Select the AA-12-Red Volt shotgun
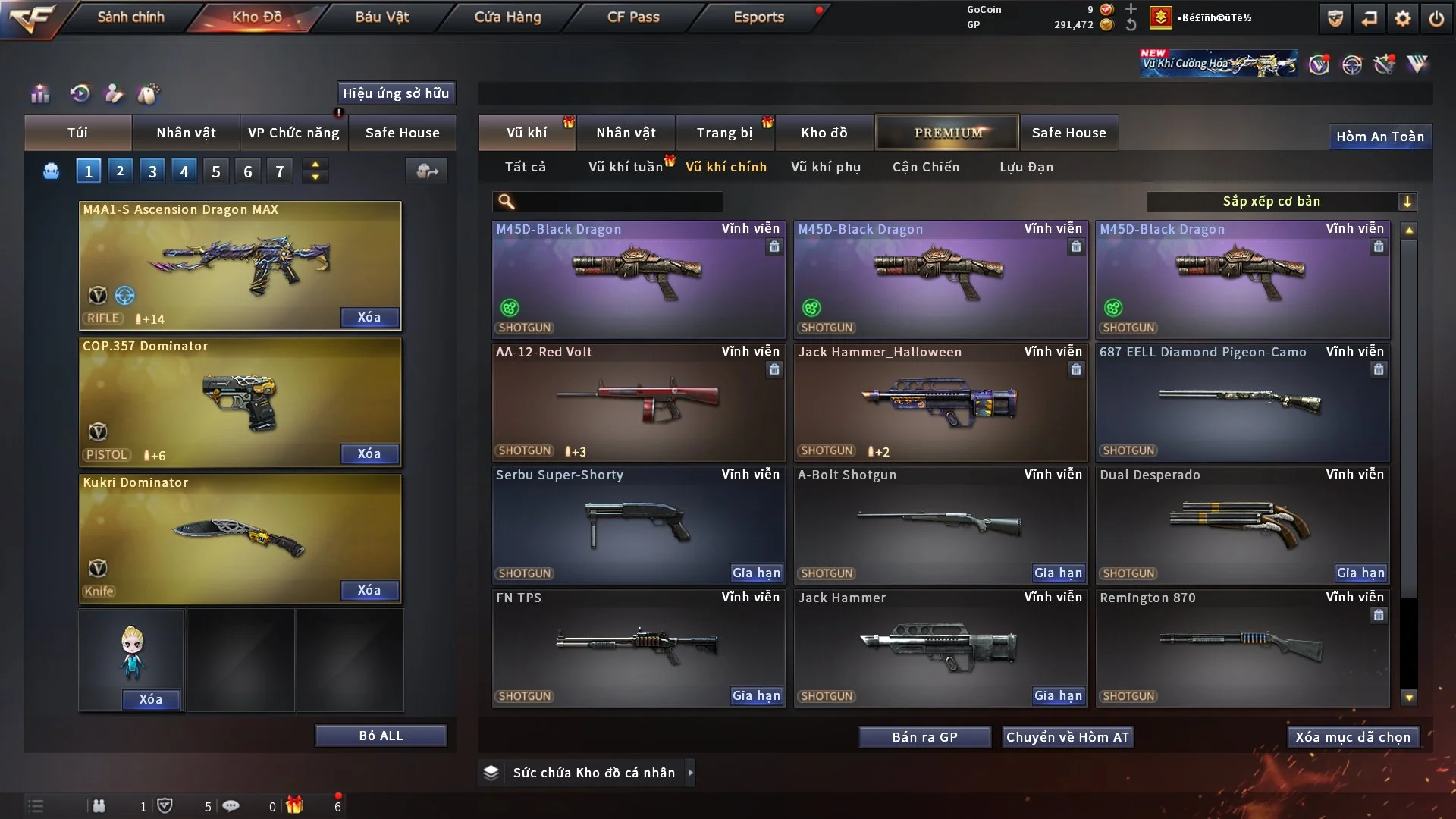The width and height of the screenshot is (1456, 819). coord(638,402)
